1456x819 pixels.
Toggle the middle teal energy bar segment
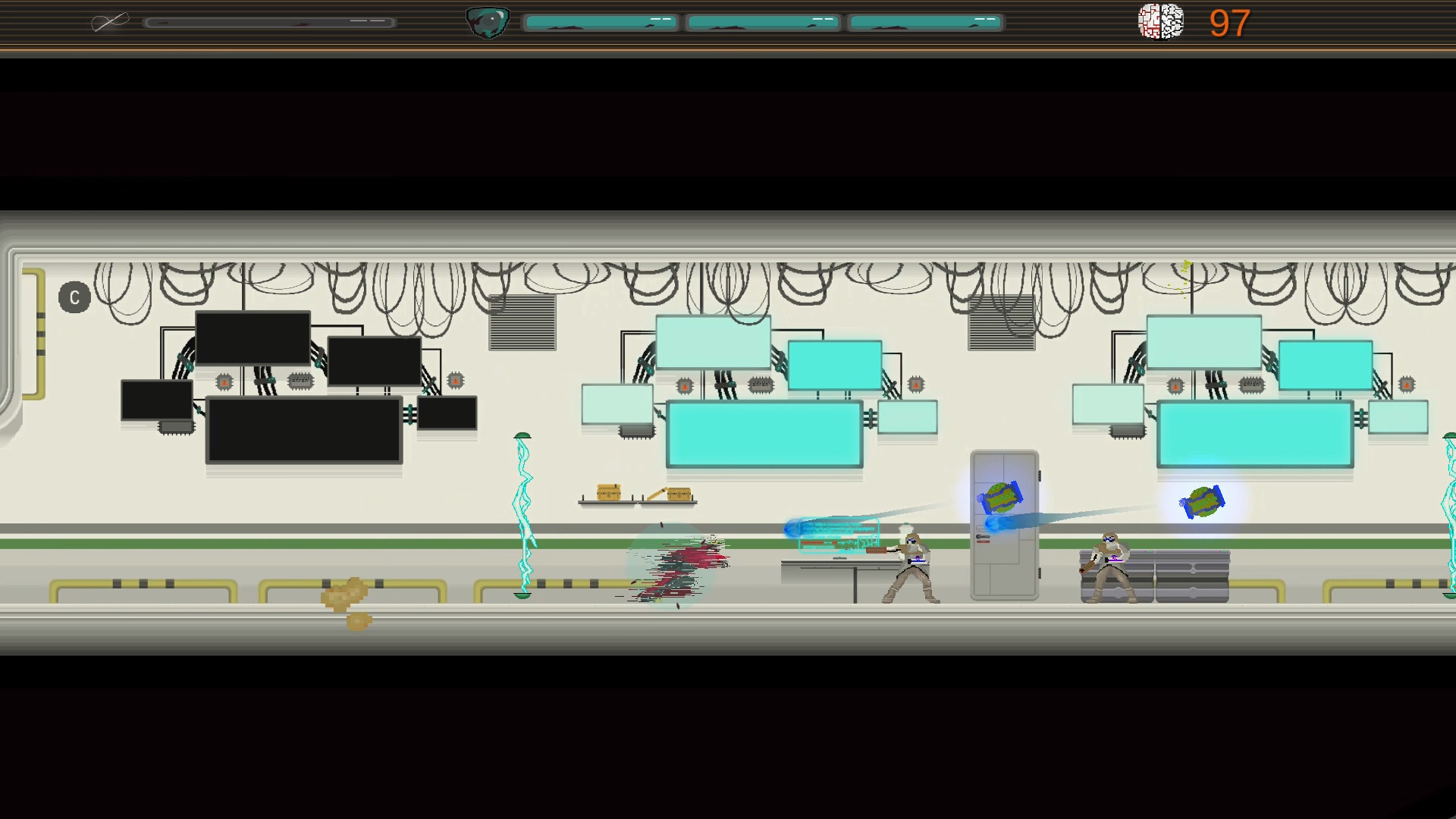click(763, 22)
